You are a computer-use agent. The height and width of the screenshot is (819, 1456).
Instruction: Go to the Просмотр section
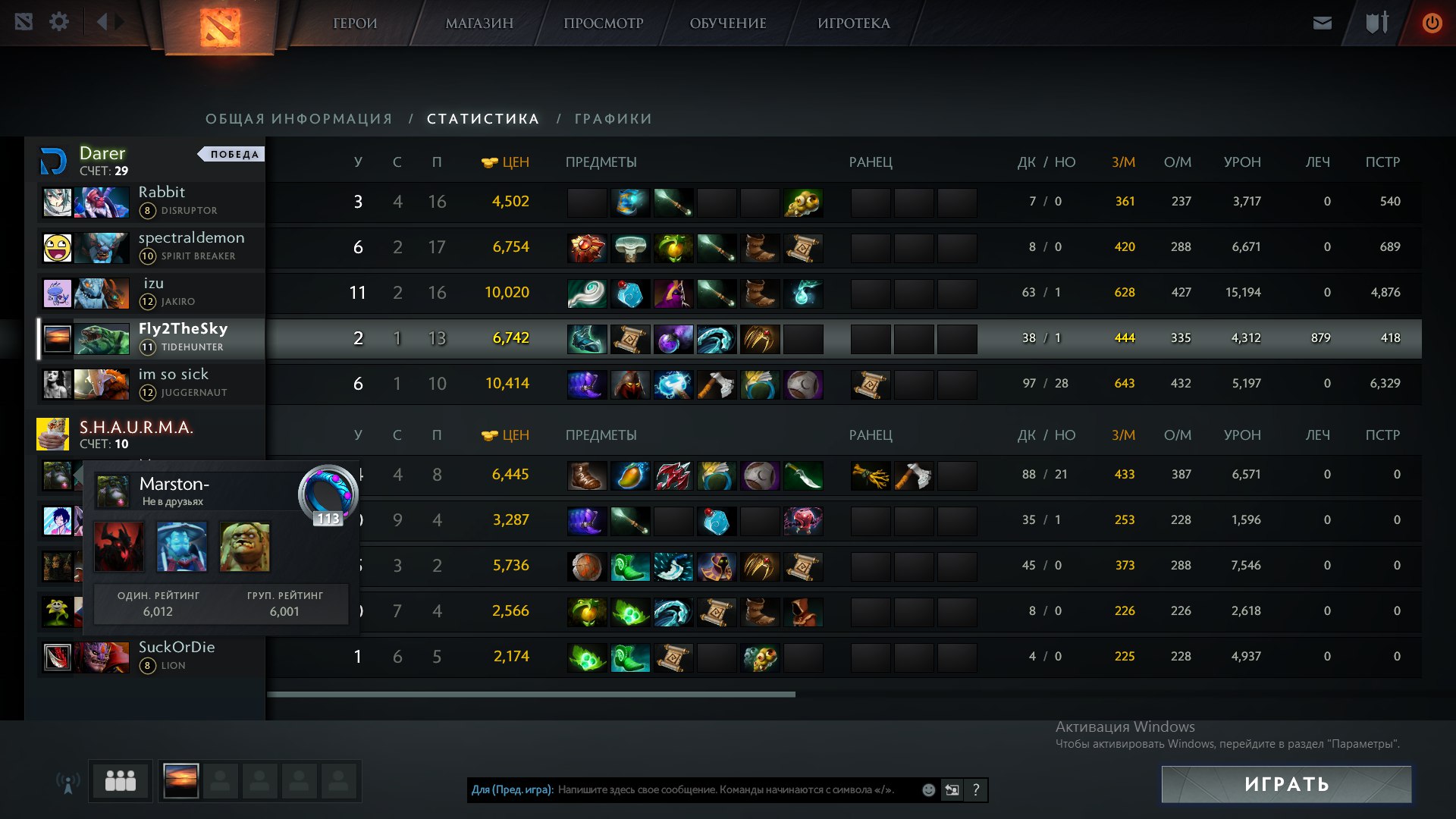coord(603,24)
